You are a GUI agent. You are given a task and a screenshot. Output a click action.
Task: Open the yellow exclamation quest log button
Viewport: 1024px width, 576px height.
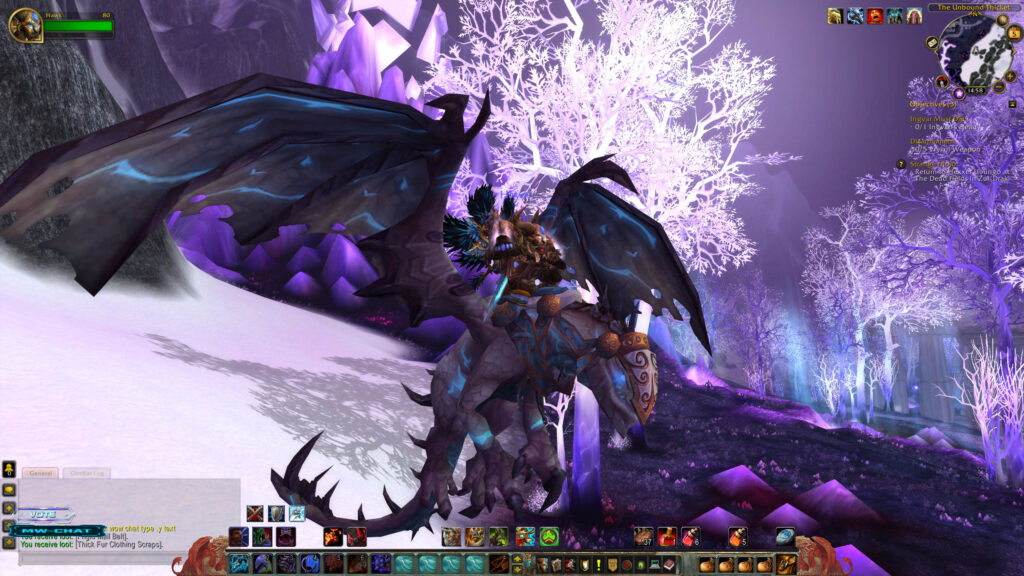598,565
